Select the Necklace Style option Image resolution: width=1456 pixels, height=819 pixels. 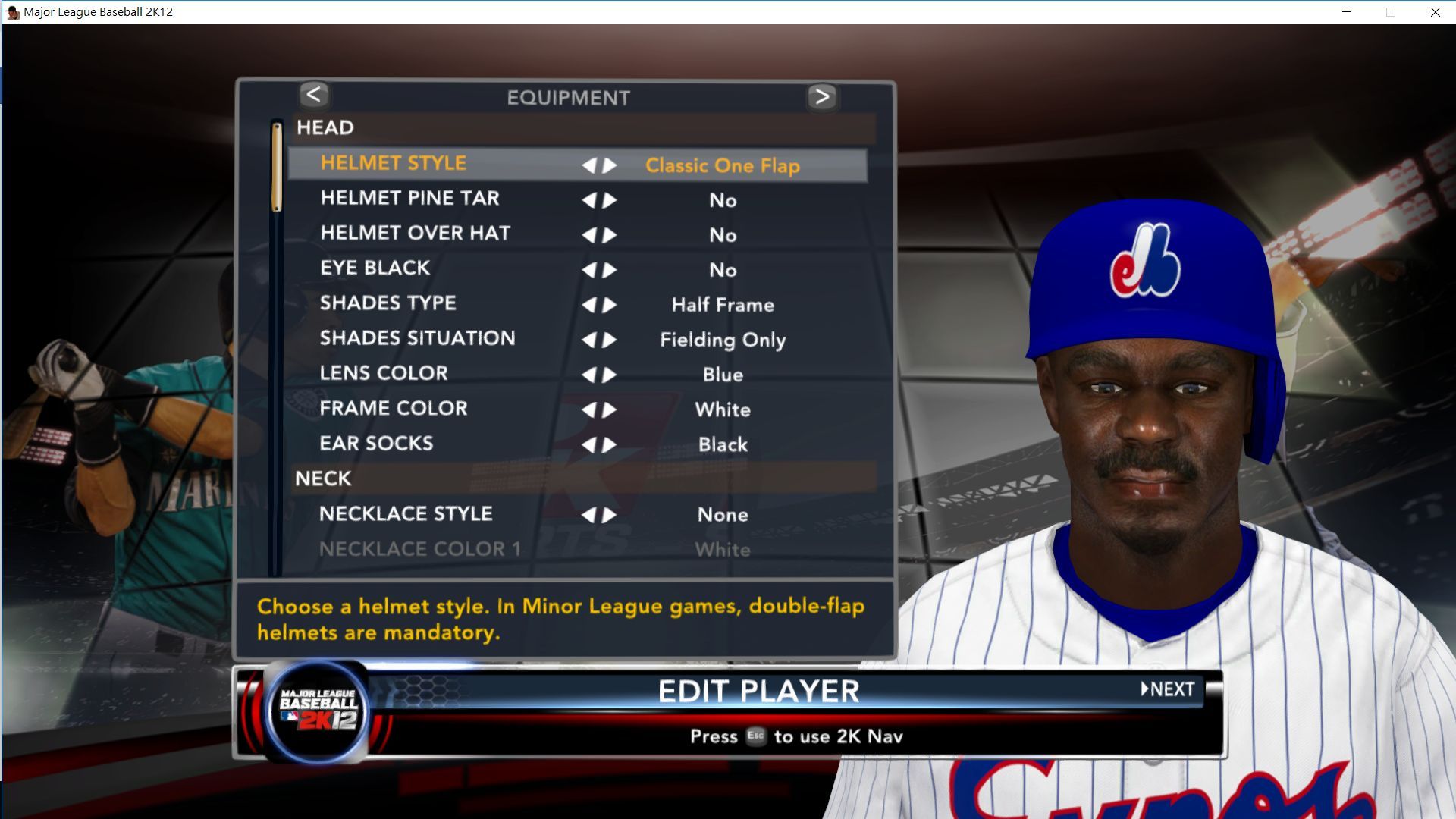coord(406,514)
